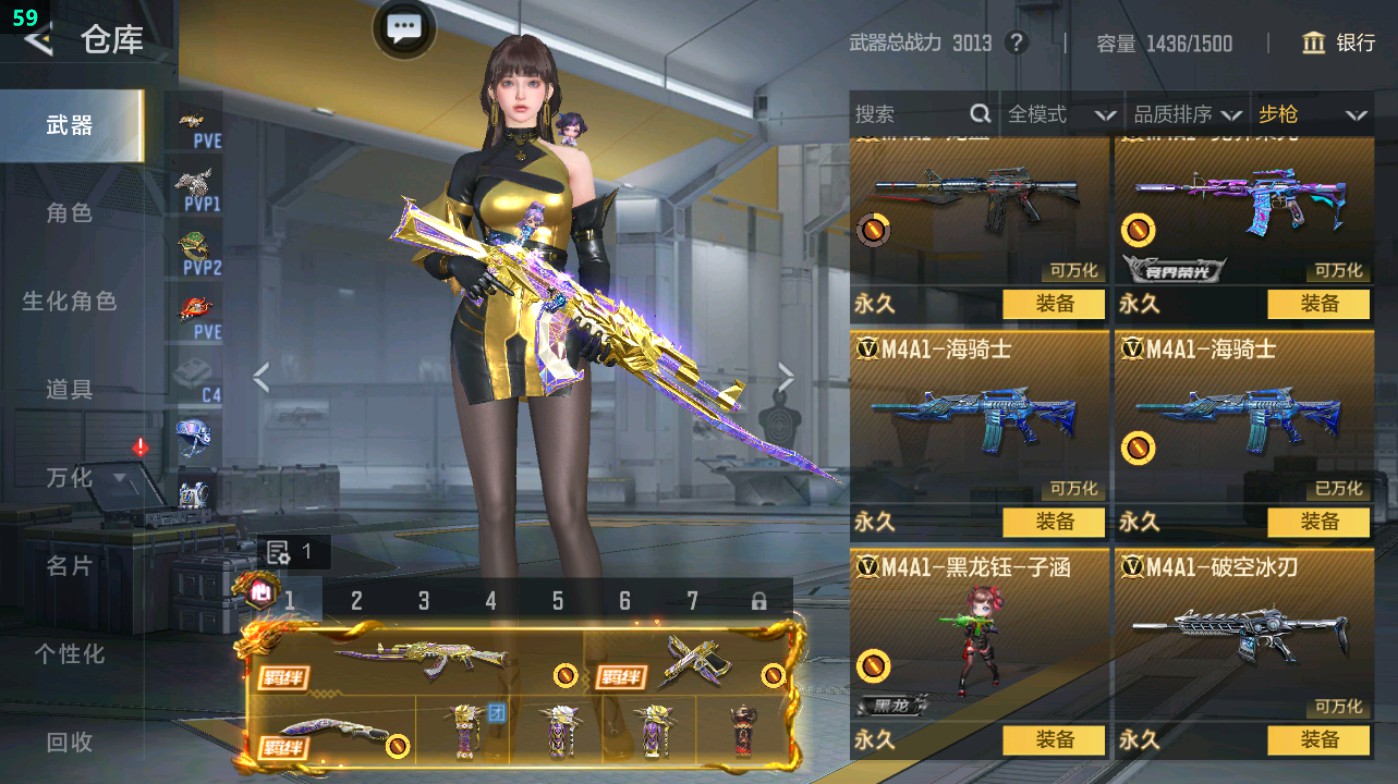This screenshot has width=1398, height=784.
Task: Select the locked loadout slot
Action: coord(758,600)
